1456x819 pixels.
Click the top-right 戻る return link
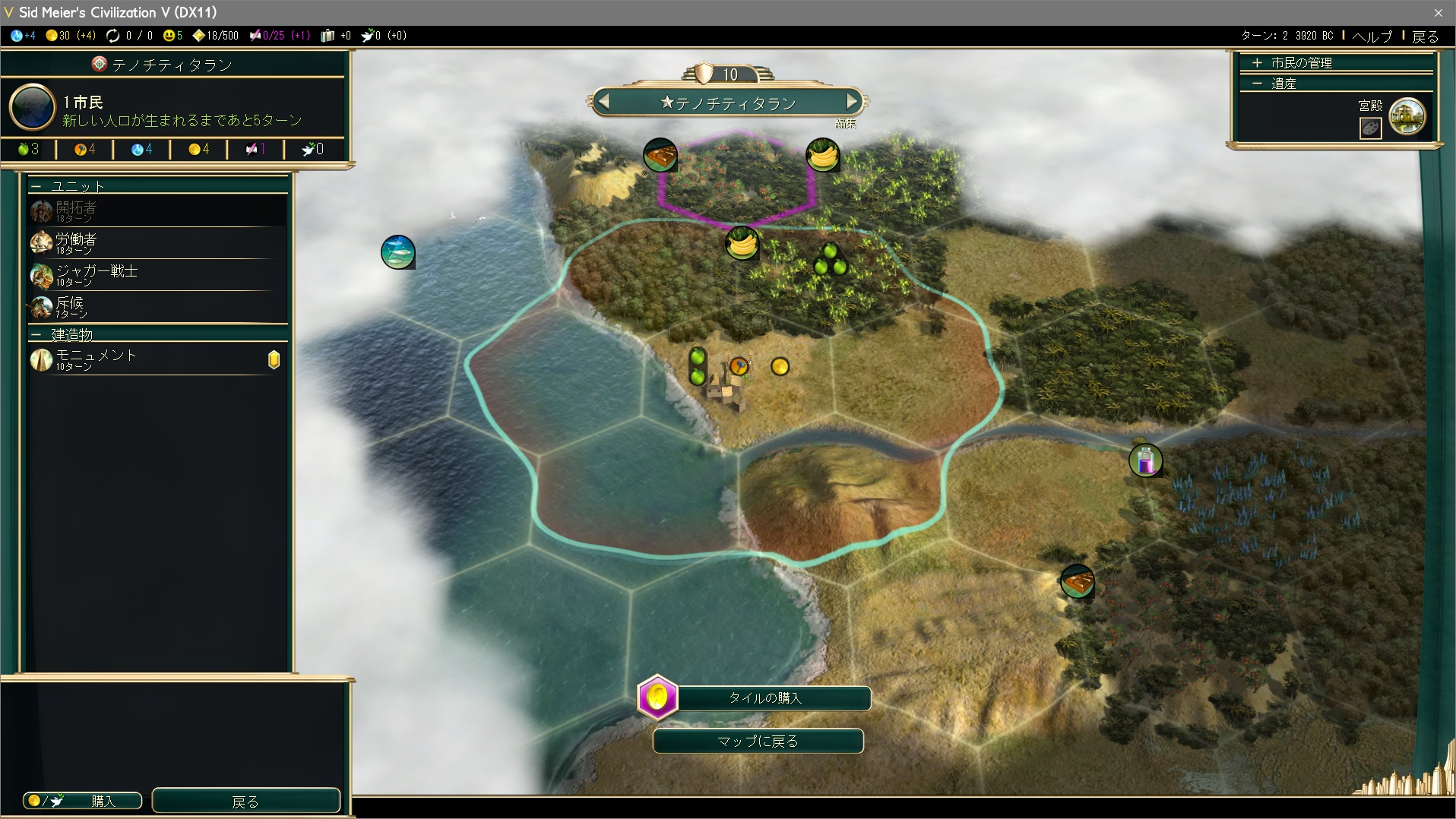pos(1425,36)
